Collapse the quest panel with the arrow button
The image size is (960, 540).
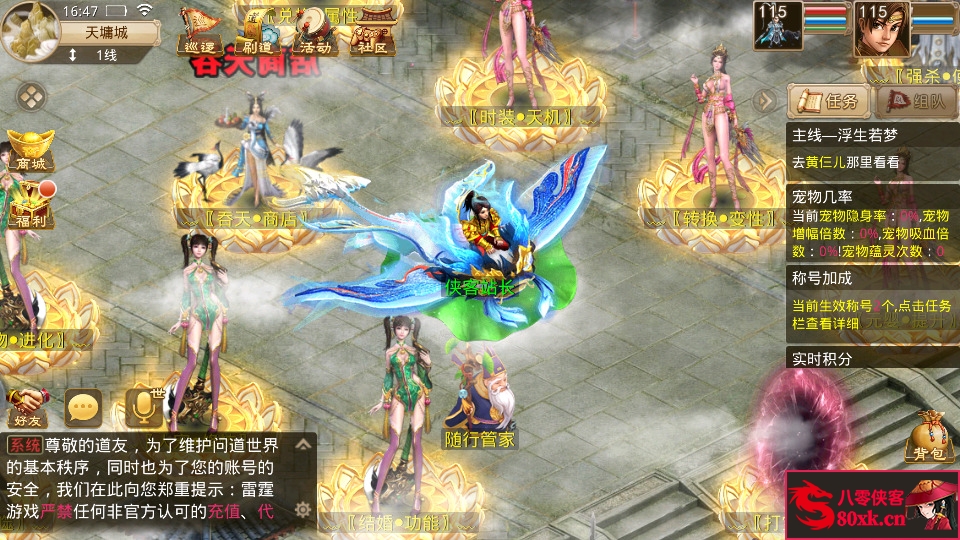pyautogui.click(x=765, y=100)
